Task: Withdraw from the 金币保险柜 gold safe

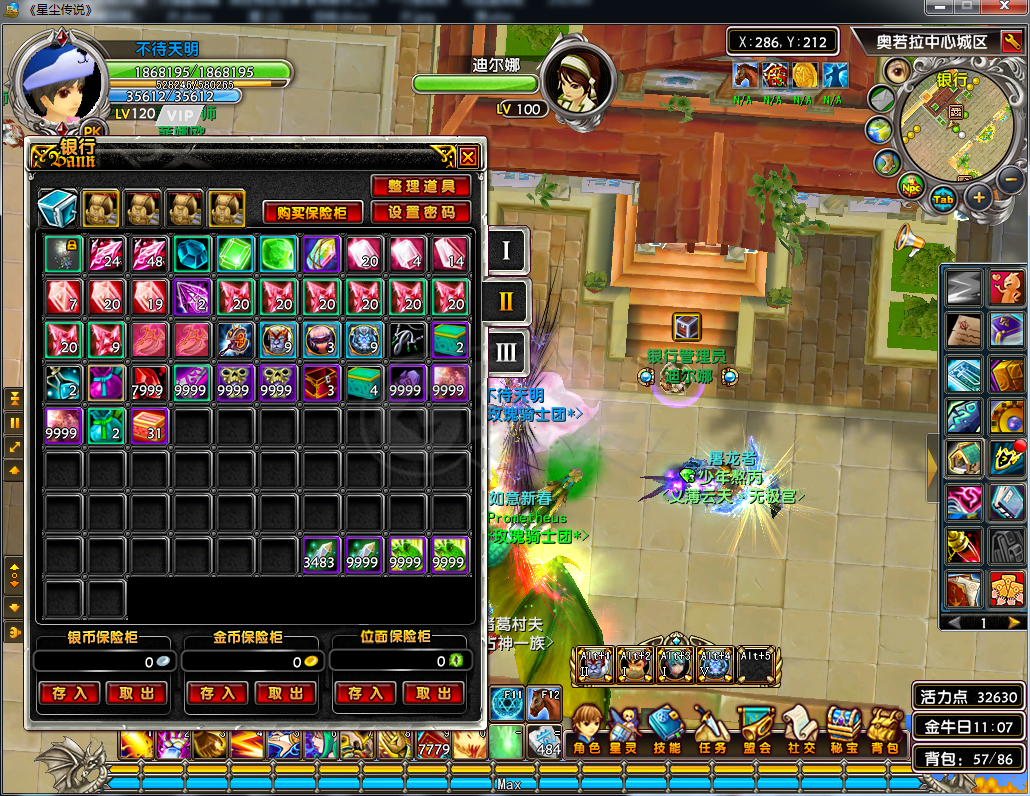Action: (x=285, y=693)
